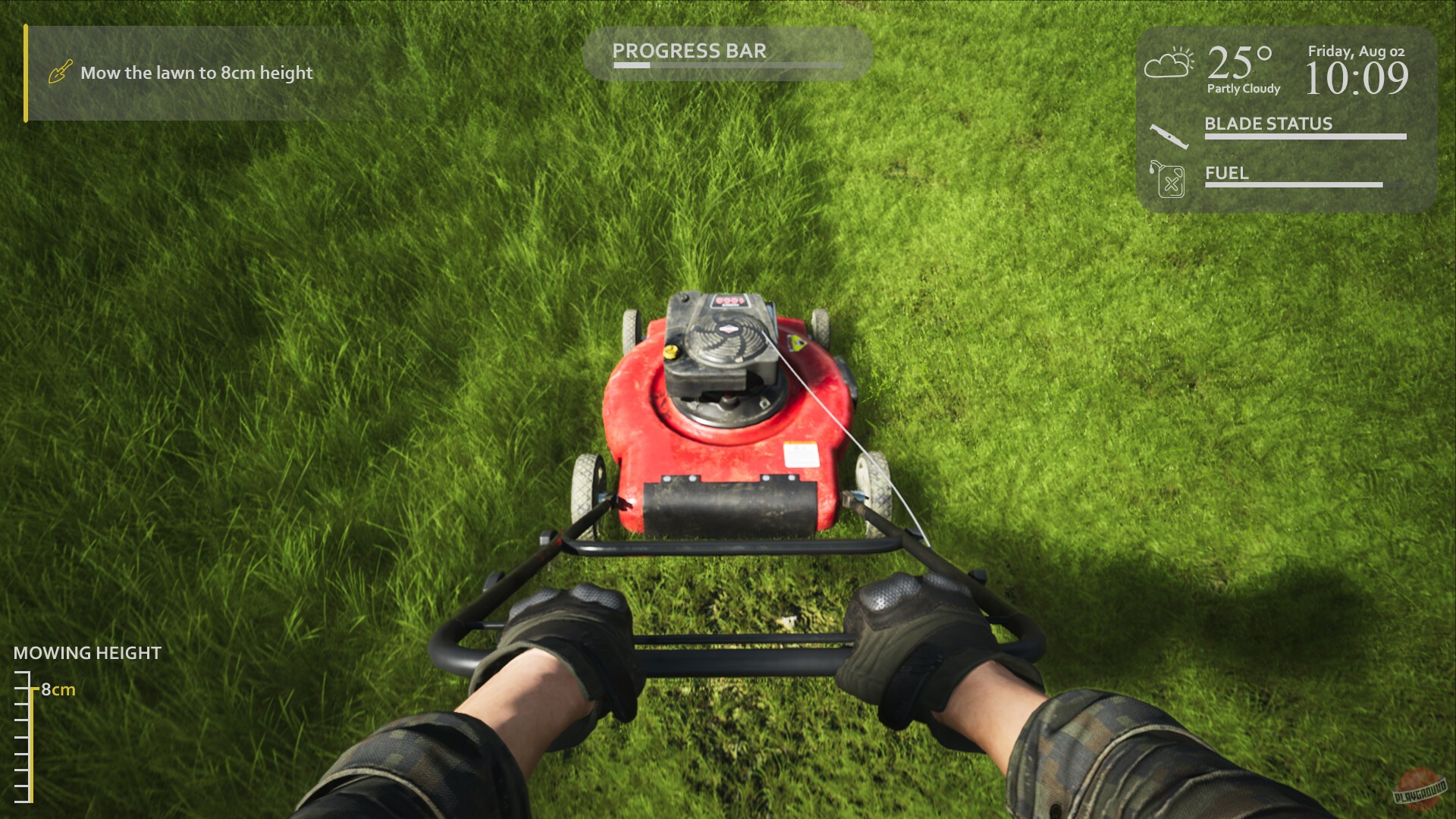Open the Mow the lawn objective text
This screenshot has height=819, width=1456.
tap(196, 73)
